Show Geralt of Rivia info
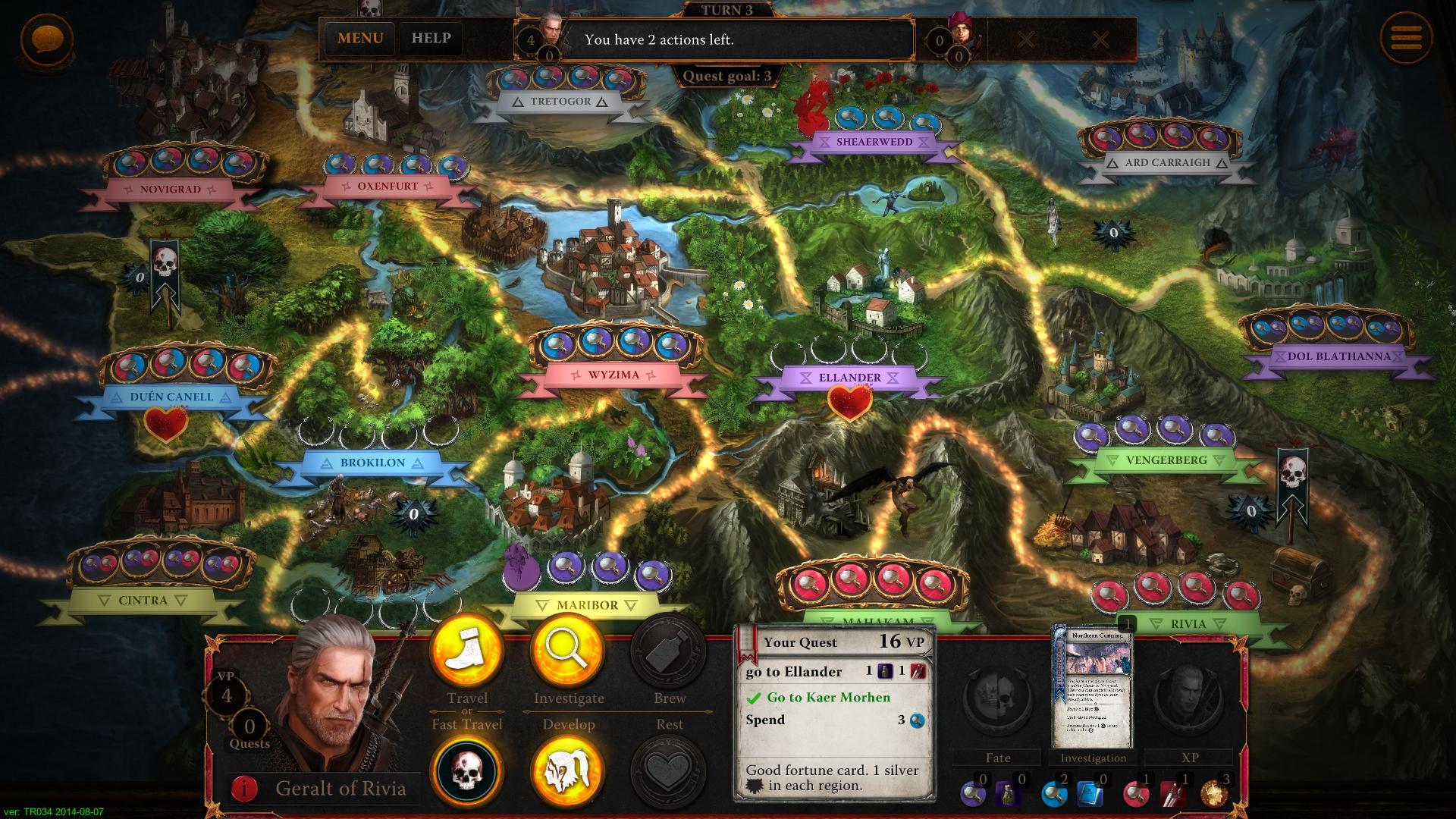Screen dimensions: 1456x819 point(244,789)
